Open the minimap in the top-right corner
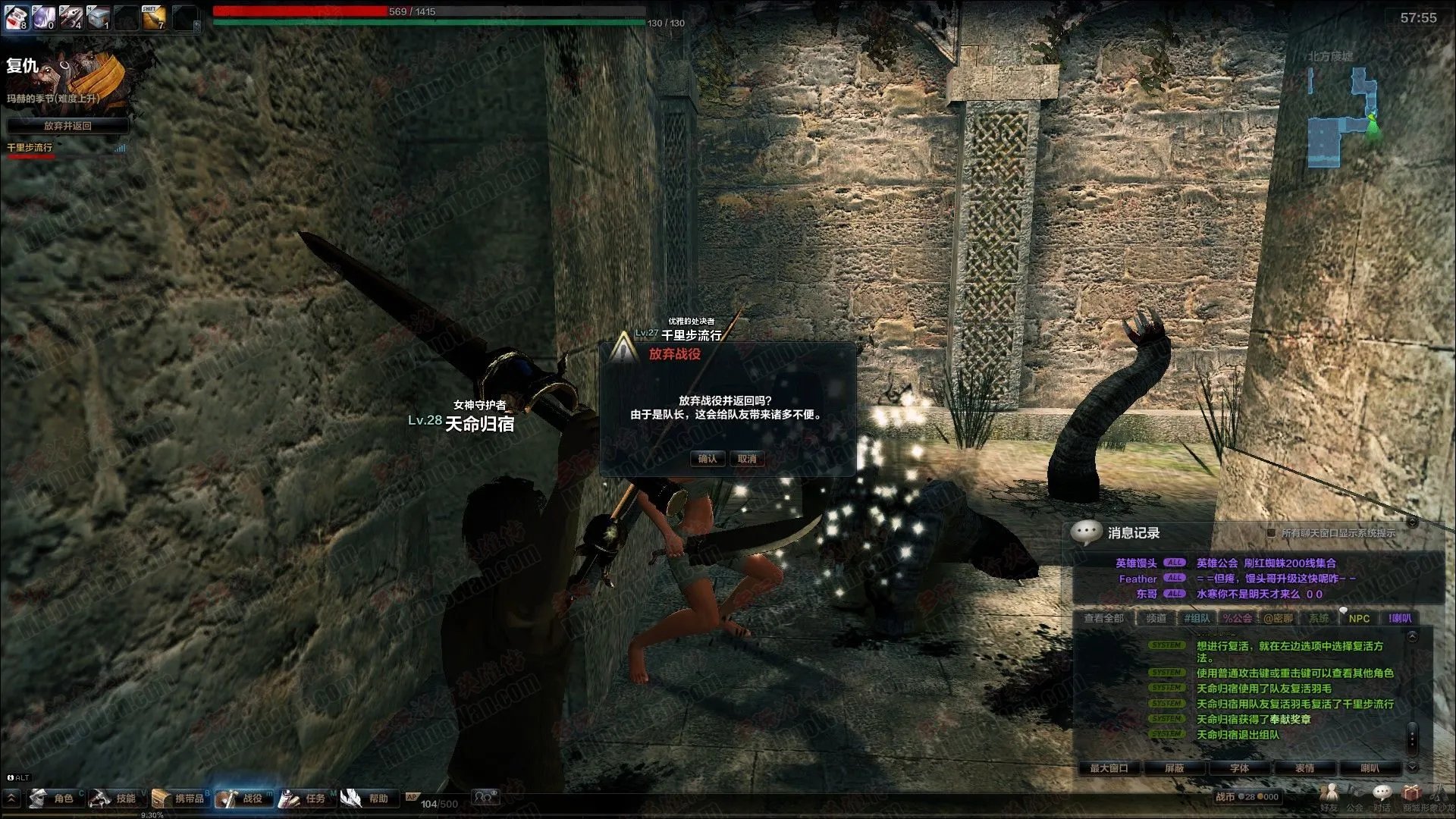The width and height of the screenshot is (1456, 819). [1342, 118]
